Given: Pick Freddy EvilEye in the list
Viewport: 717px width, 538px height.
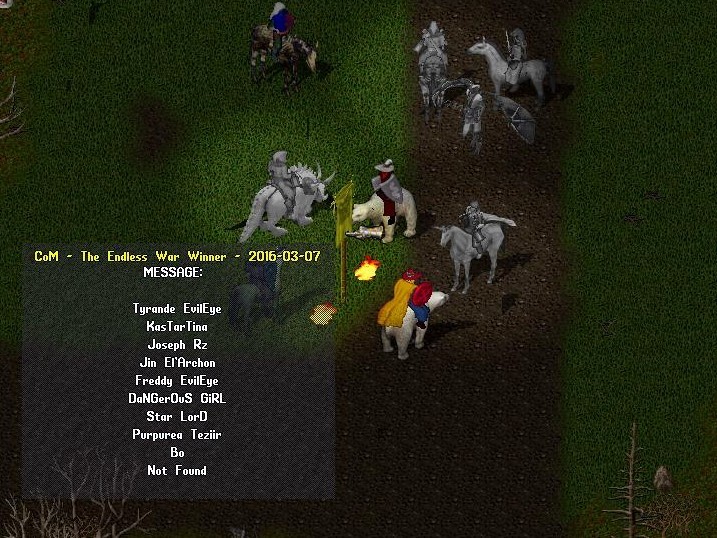Looking at the screenshot, I should click(176, 381).
